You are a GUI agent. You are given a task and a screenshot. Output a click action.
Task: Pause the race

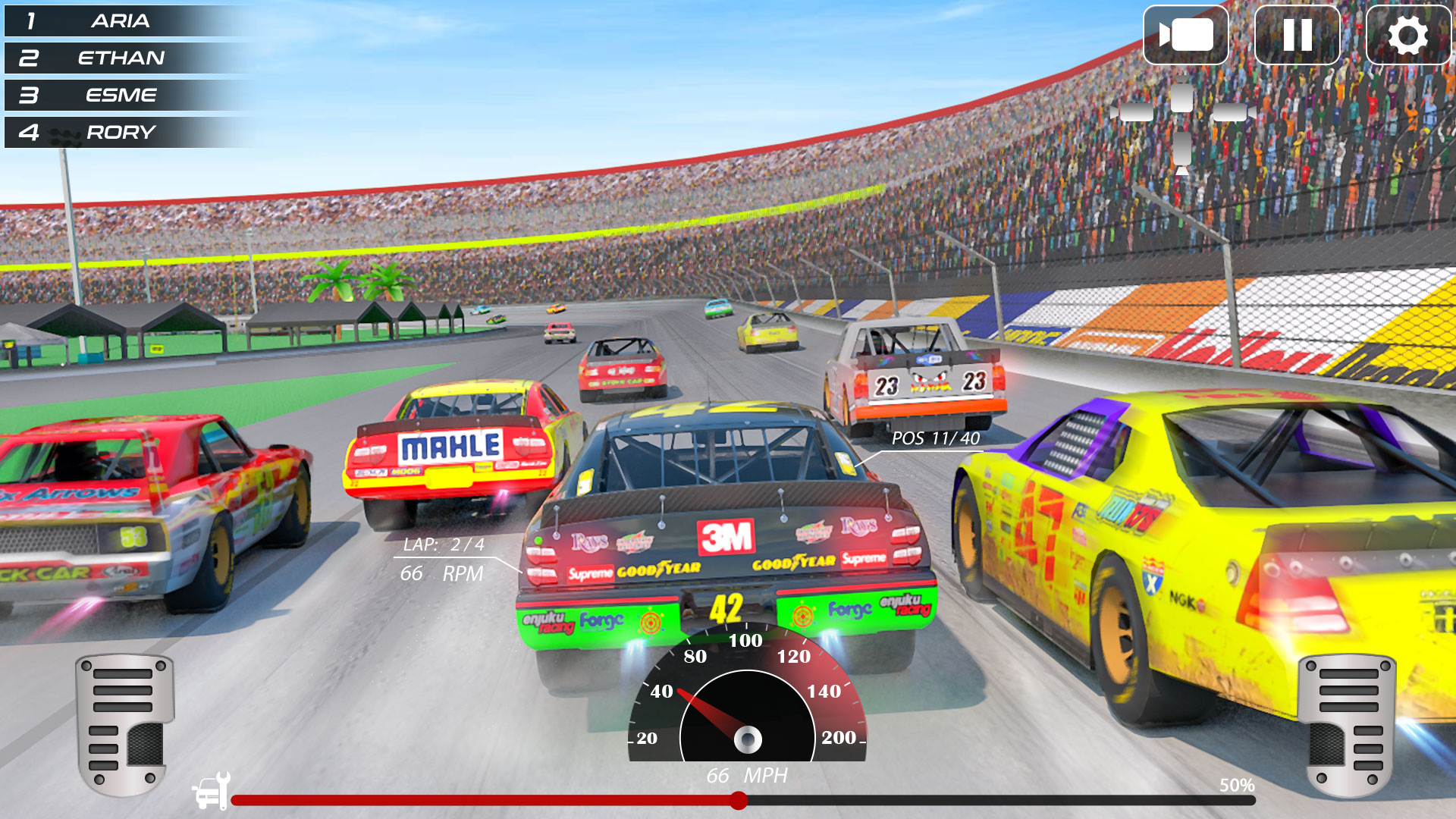1297,35
